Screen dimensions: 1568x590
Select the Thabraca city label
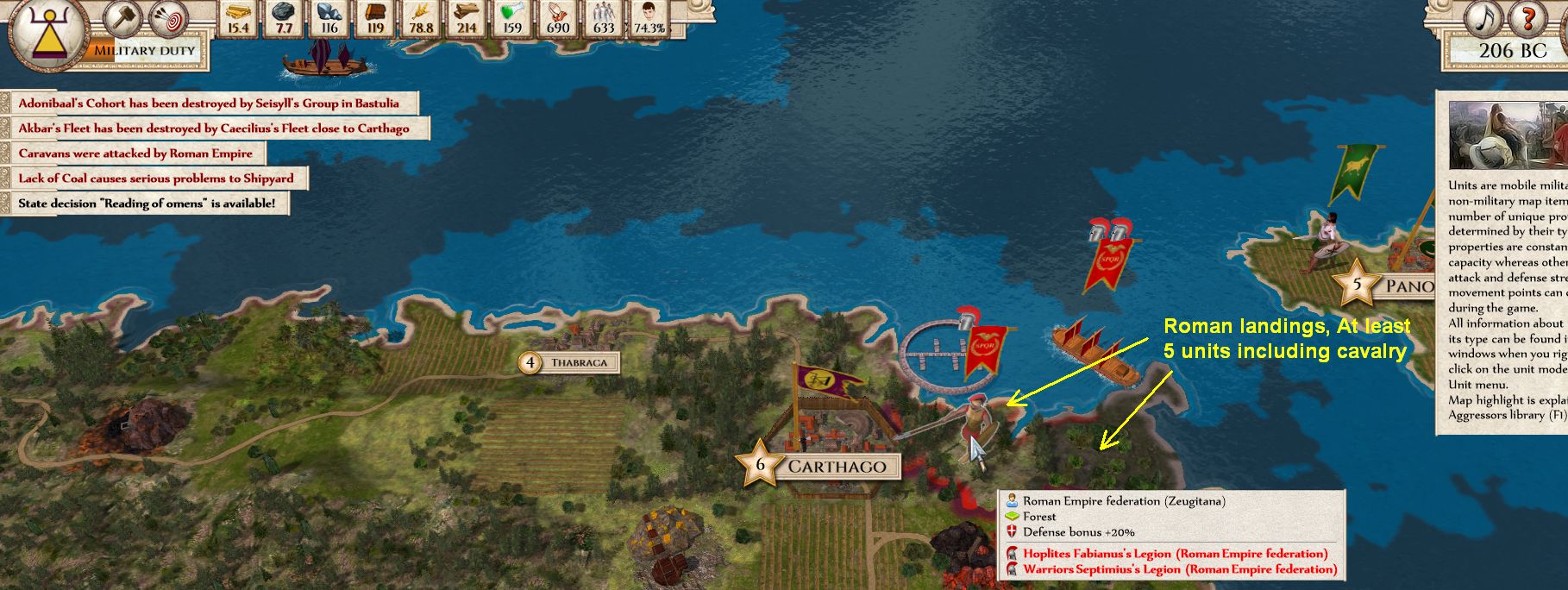pyautogui.click(x=578, y=363)
